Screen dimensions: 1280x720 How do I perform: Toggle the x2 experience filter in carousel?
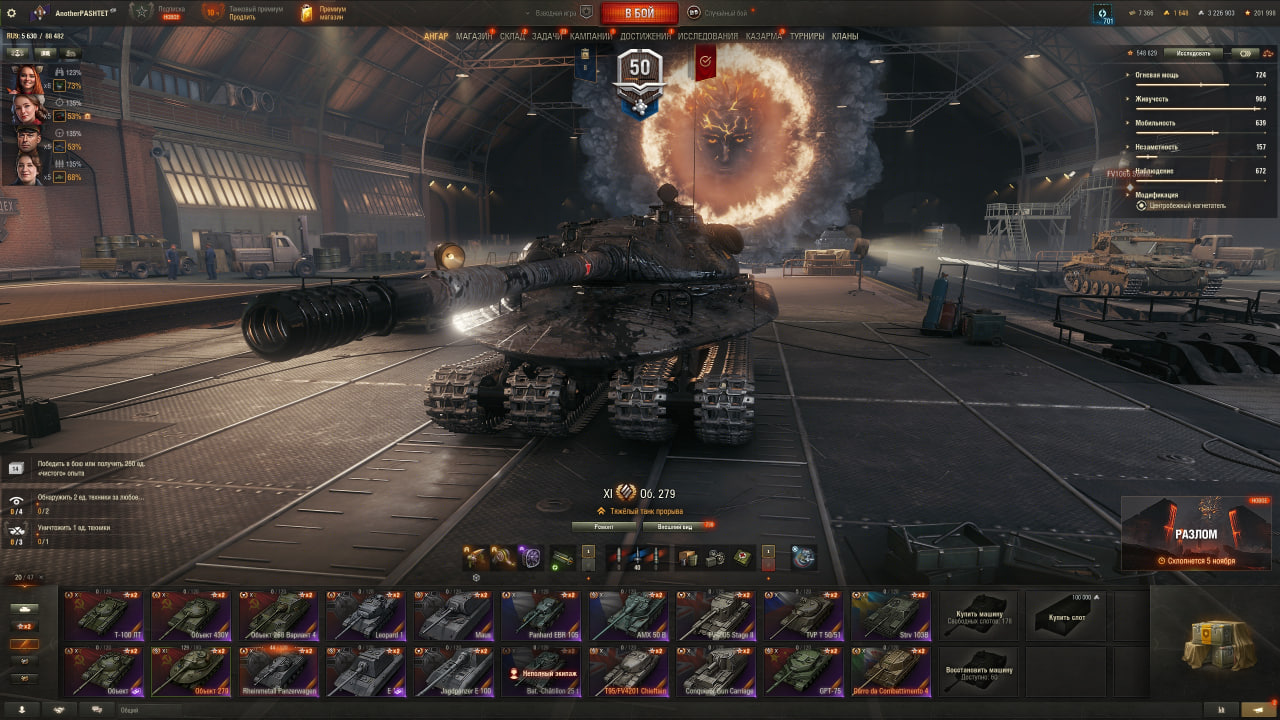coord(26,626)
